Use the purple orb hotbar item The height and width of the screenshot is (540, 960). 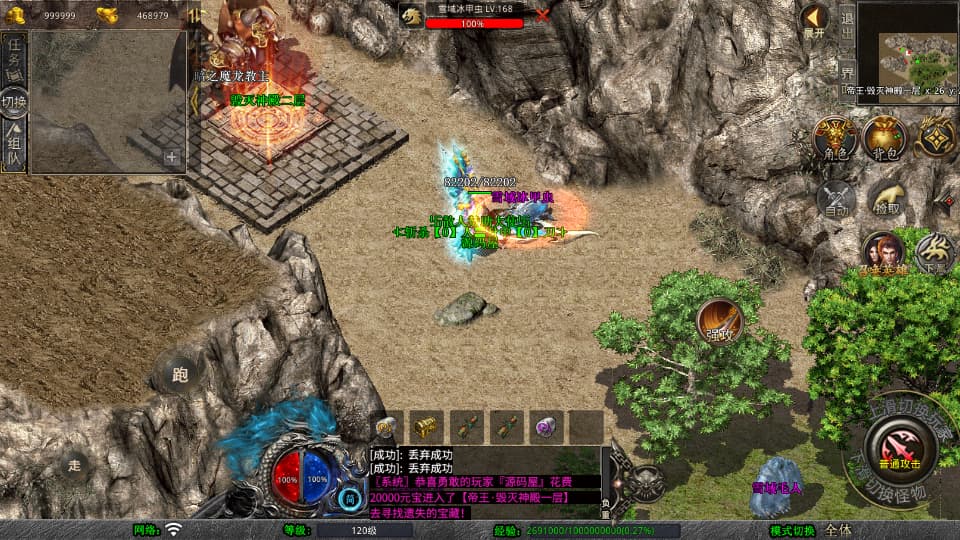click(543, 426)
